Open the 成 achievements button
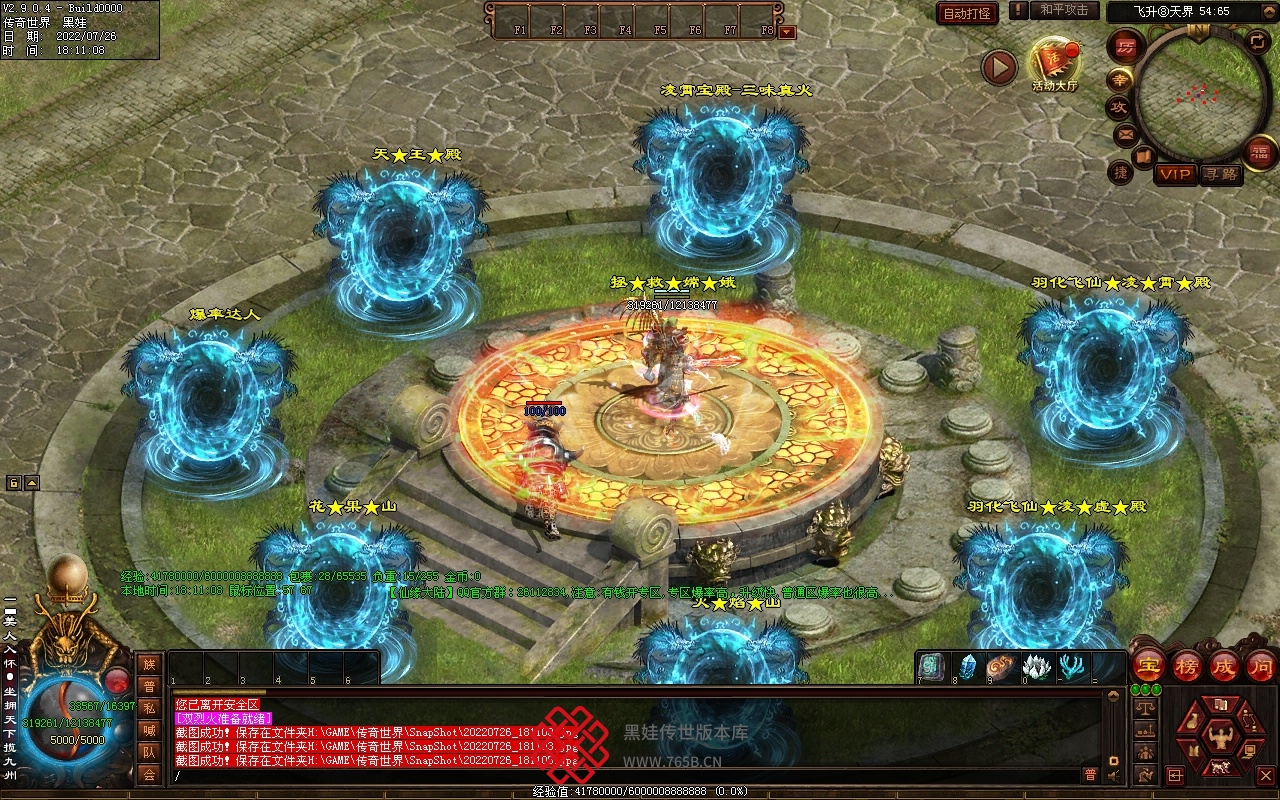The height and width of the screenshot is (800, 1280). [1224, 666]
